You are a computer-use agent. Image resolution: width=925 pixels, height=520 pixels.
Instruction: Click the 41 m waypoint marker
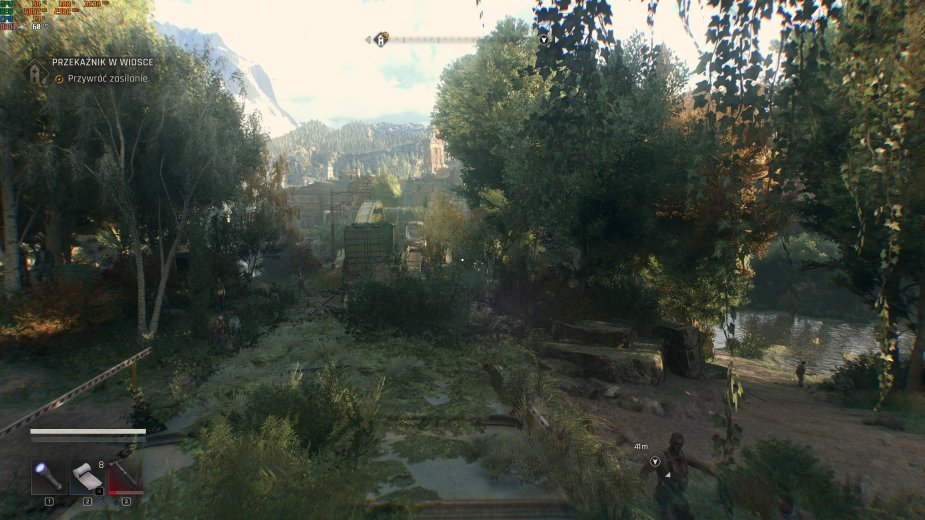[655, 461]
